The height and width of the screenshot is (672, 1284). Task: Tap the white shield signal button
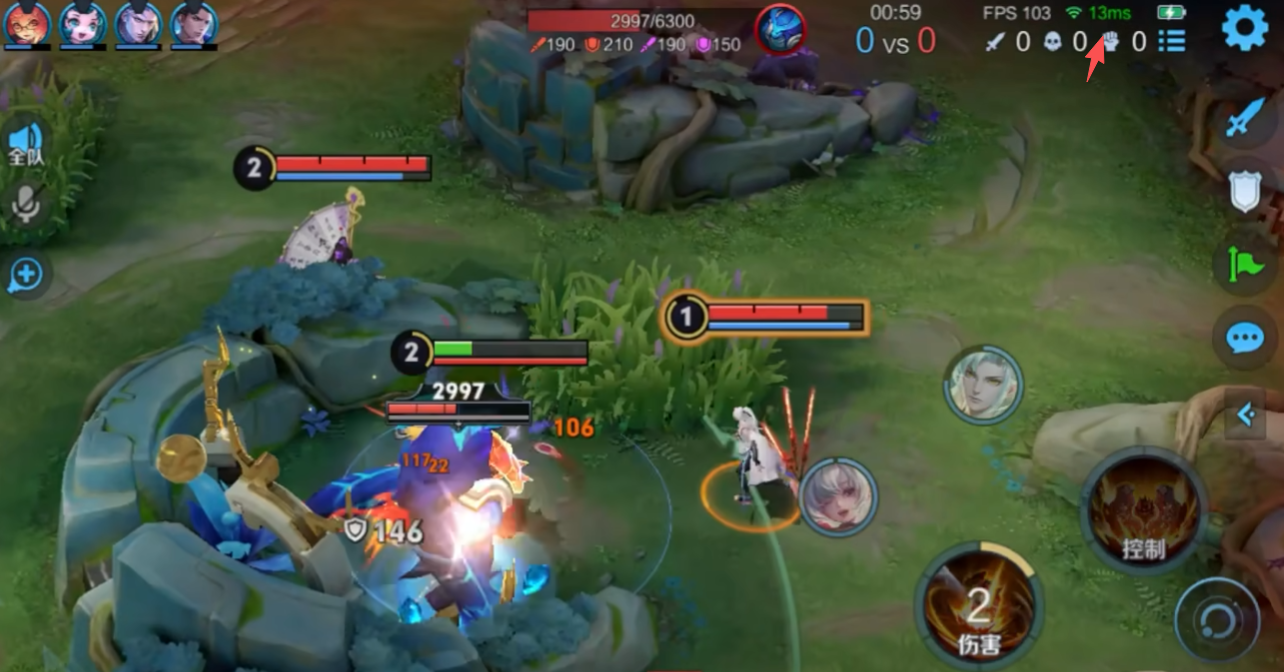coord(1244,190)
